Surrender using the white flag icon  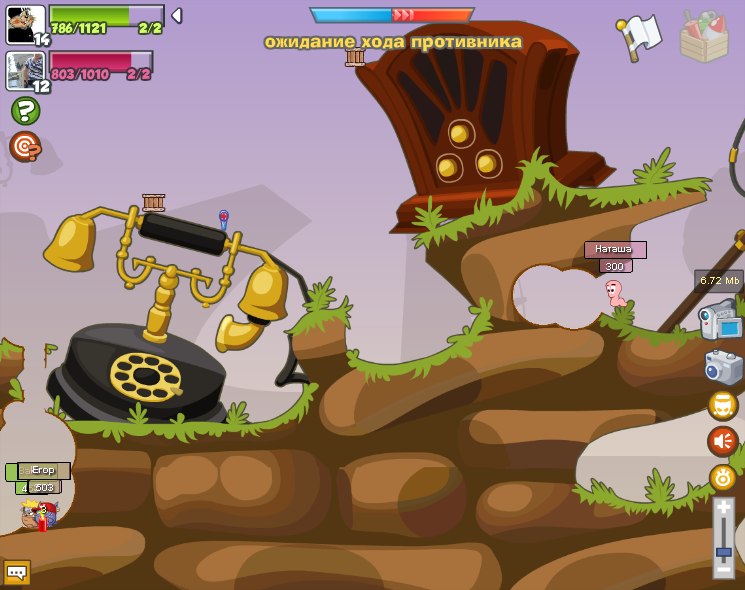tap(640, 35)
